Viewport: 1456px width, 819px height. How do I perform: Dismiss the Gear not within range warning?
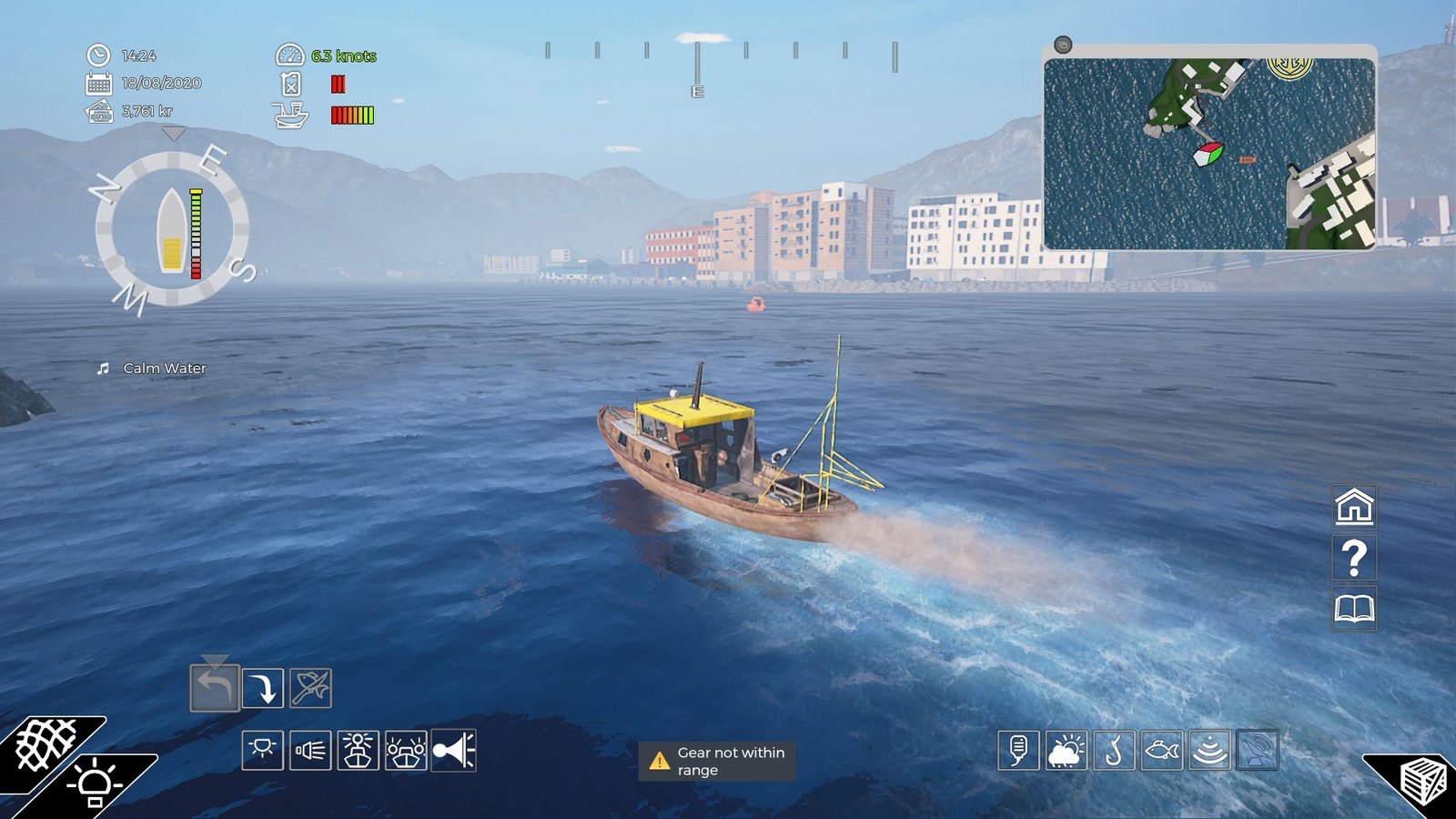tap(716, 760)
